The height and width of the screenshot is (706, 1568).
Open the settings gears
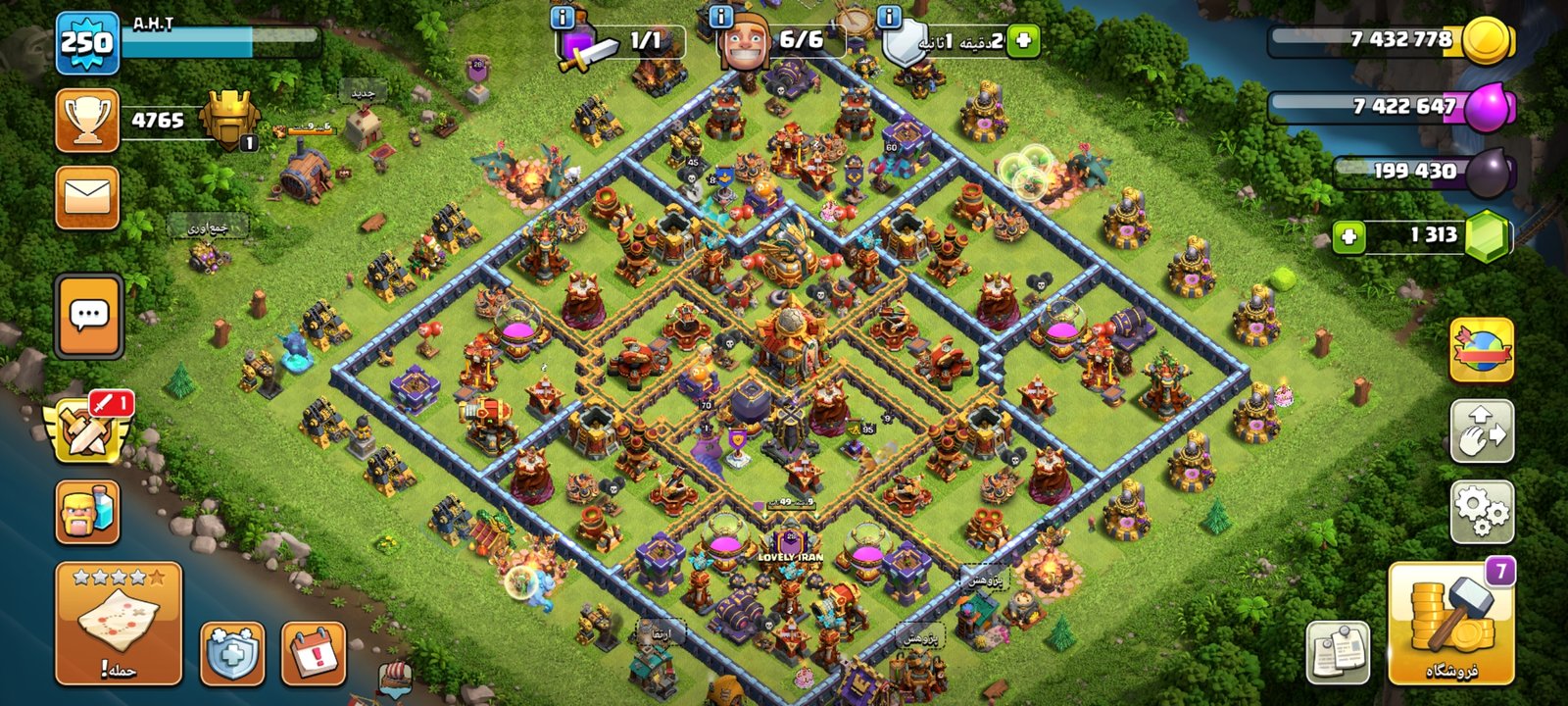click(1482, 511)
